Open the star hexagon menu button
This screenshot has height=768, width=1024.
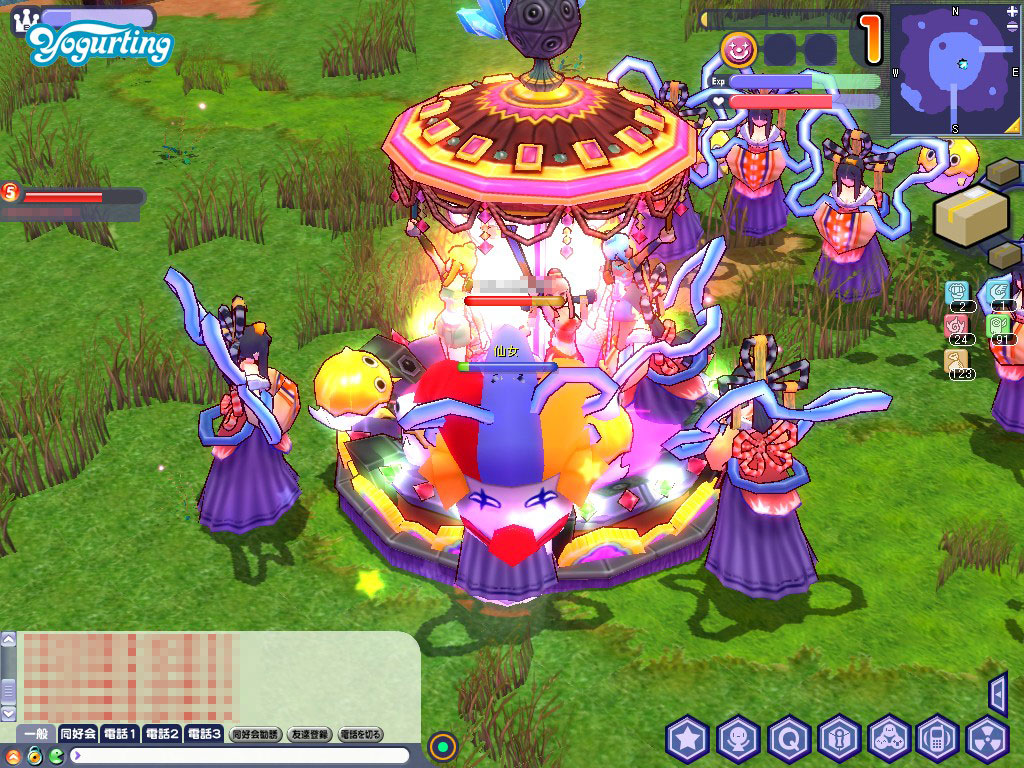tap(688, 739)
